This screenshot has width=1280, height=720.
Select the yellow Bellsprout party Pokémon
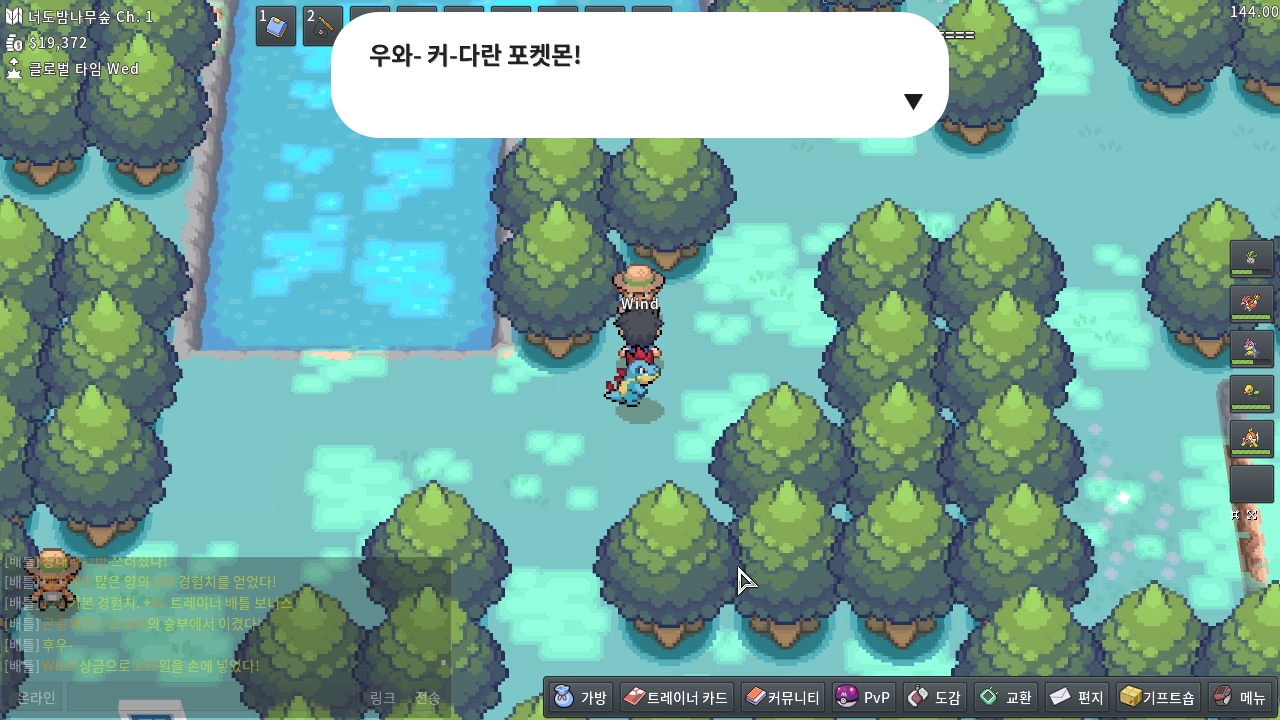(x=1251, y=394)
